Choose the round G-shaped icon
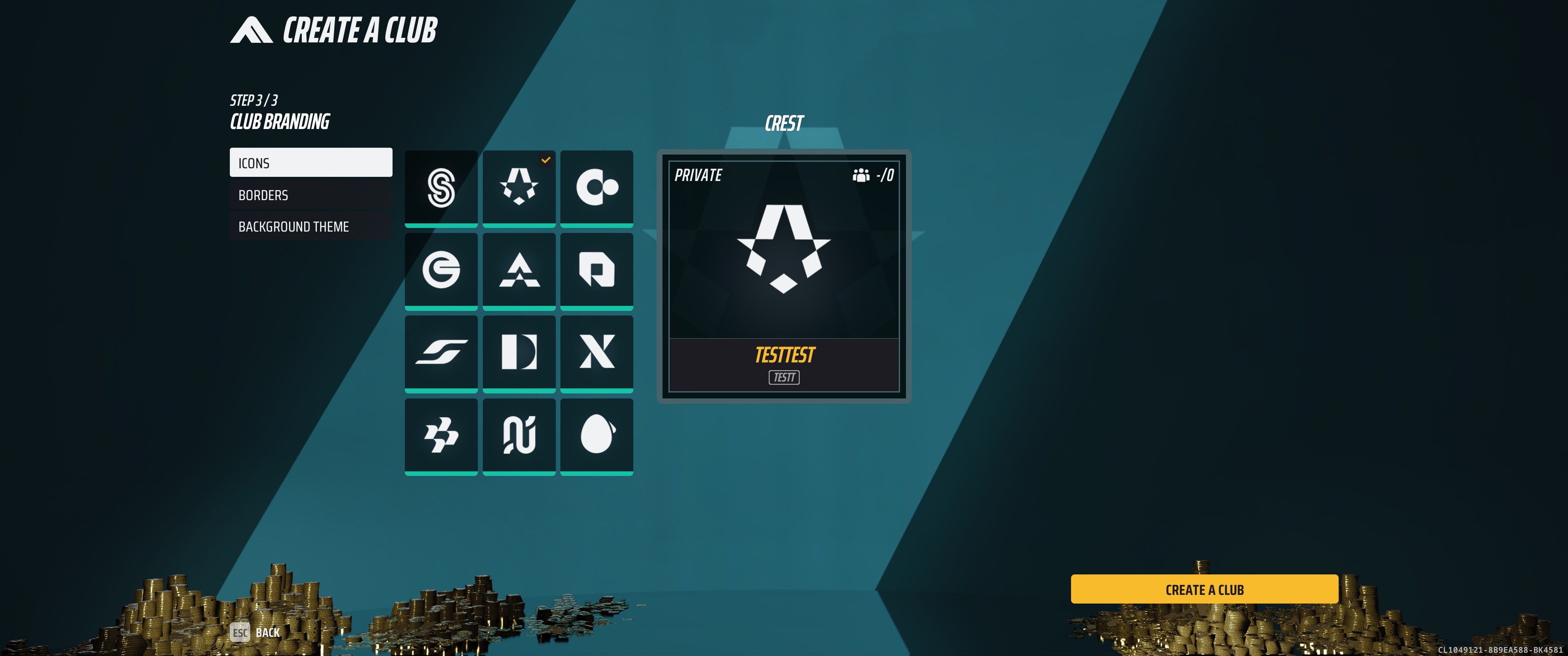 [x=441, y=269]
